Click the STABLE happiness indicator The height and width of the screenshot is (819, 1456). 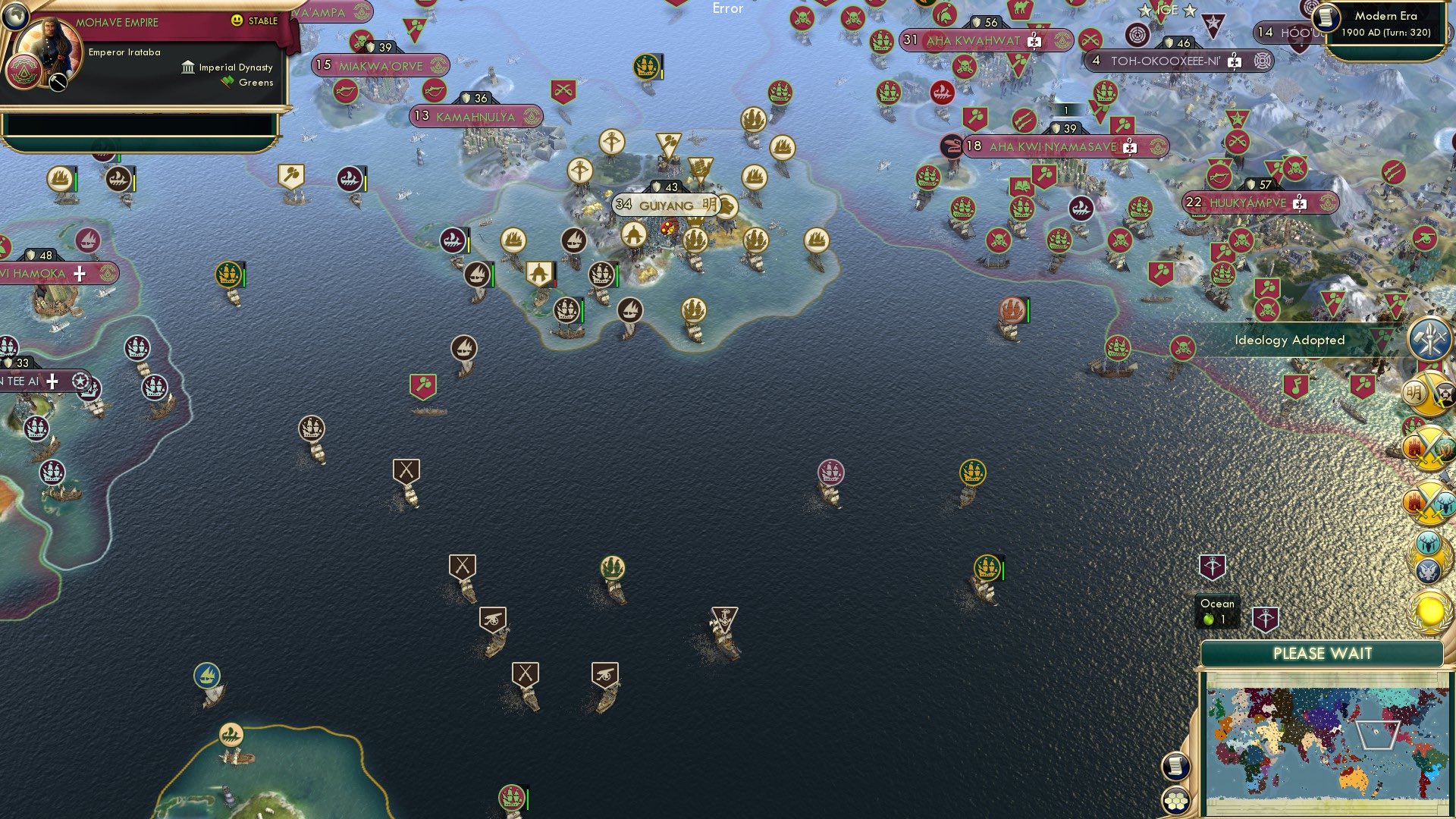(x=258, y=22)
